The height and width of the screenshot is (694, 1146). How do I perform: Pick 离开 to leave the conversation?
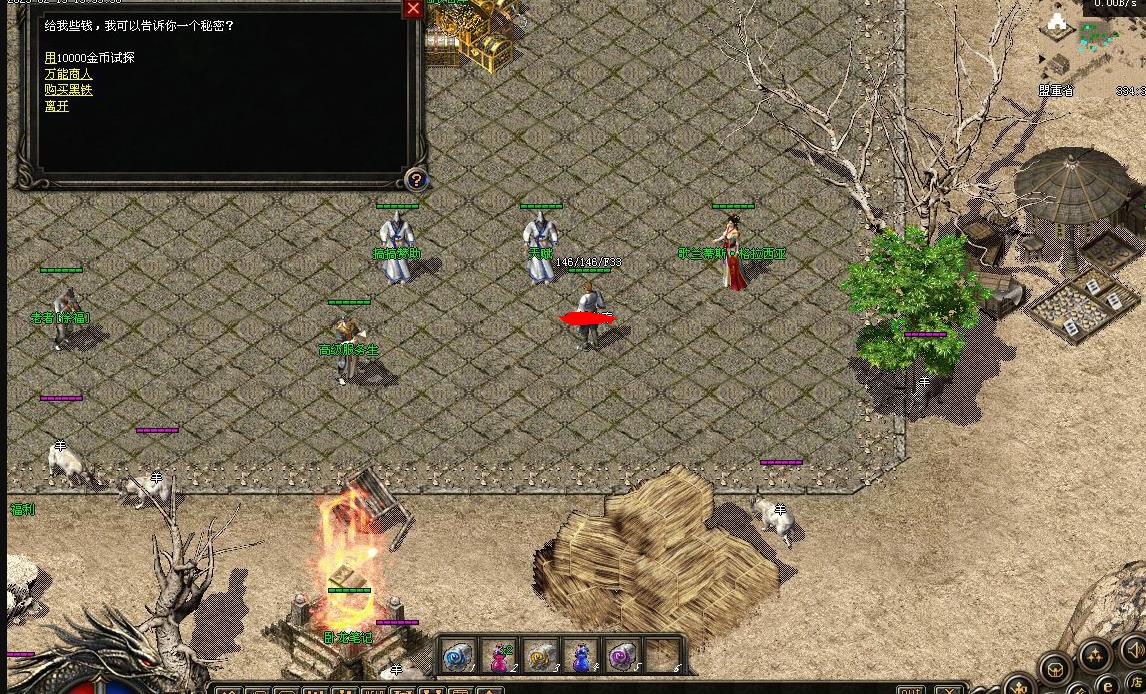click(57, 106)
